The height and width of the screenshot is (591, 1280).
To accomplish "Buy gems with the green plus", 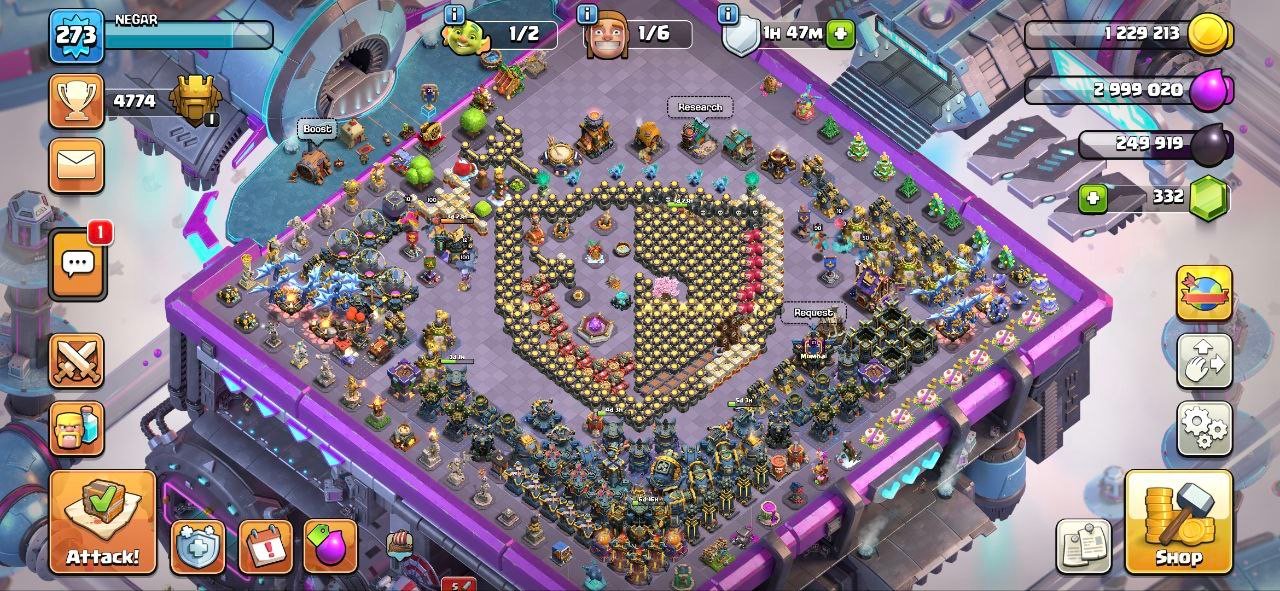I will pos(1093,198).
